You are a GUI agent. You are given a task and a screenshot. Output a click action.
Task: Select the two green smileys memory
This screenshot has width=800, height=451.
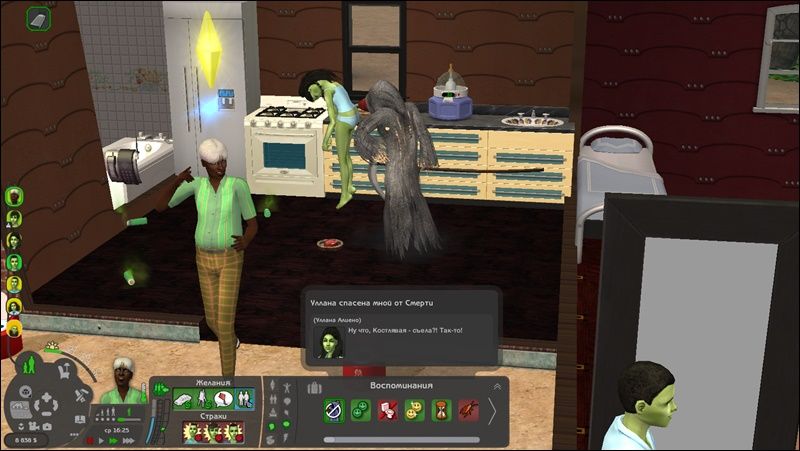[361, 411]
